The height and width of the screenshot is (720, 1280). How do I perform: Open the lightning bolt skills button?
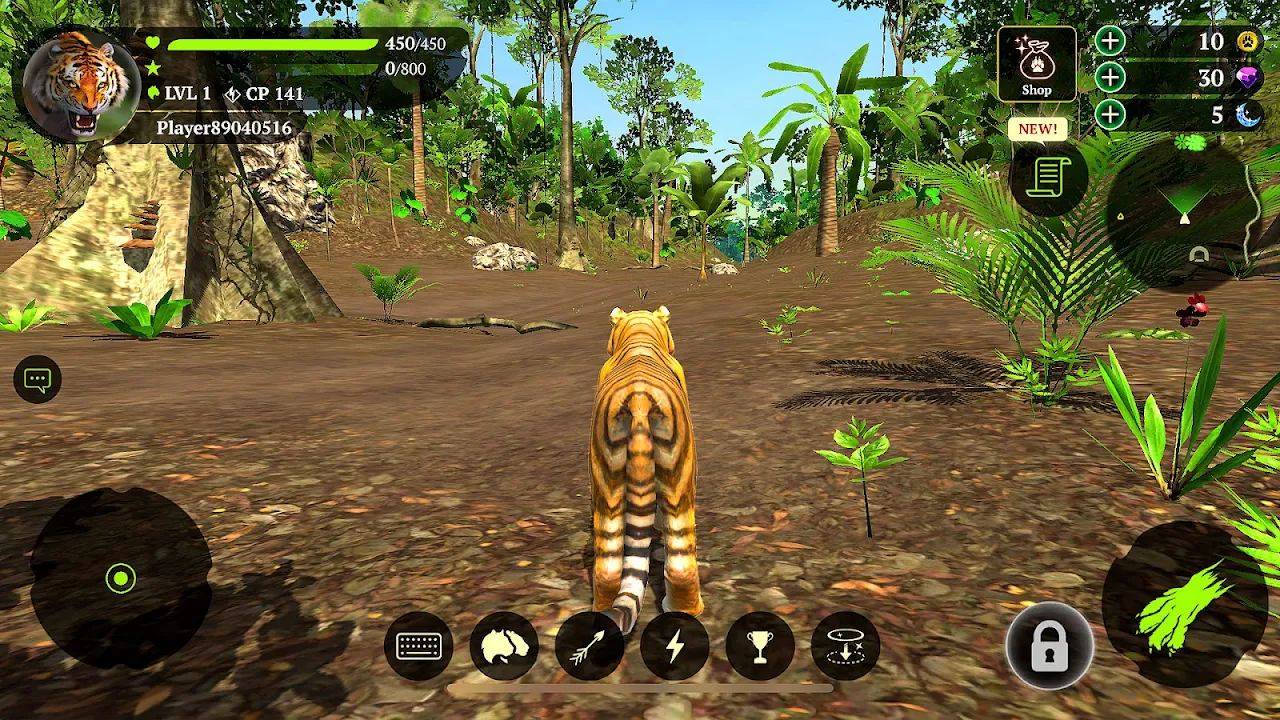(675, 646)
